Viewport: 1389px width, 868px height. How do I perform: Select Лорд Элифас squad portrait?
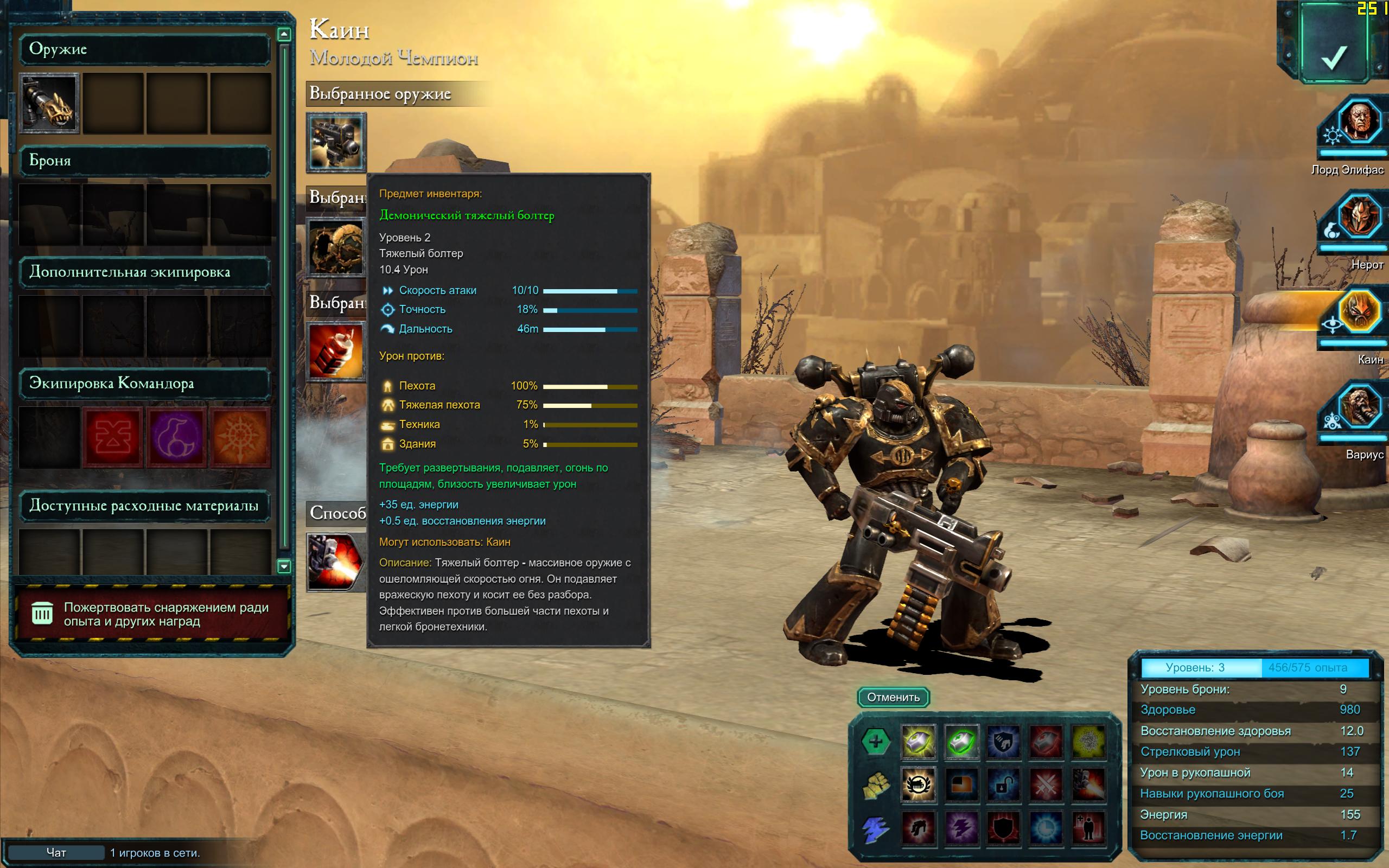[x=1359, y=122]
